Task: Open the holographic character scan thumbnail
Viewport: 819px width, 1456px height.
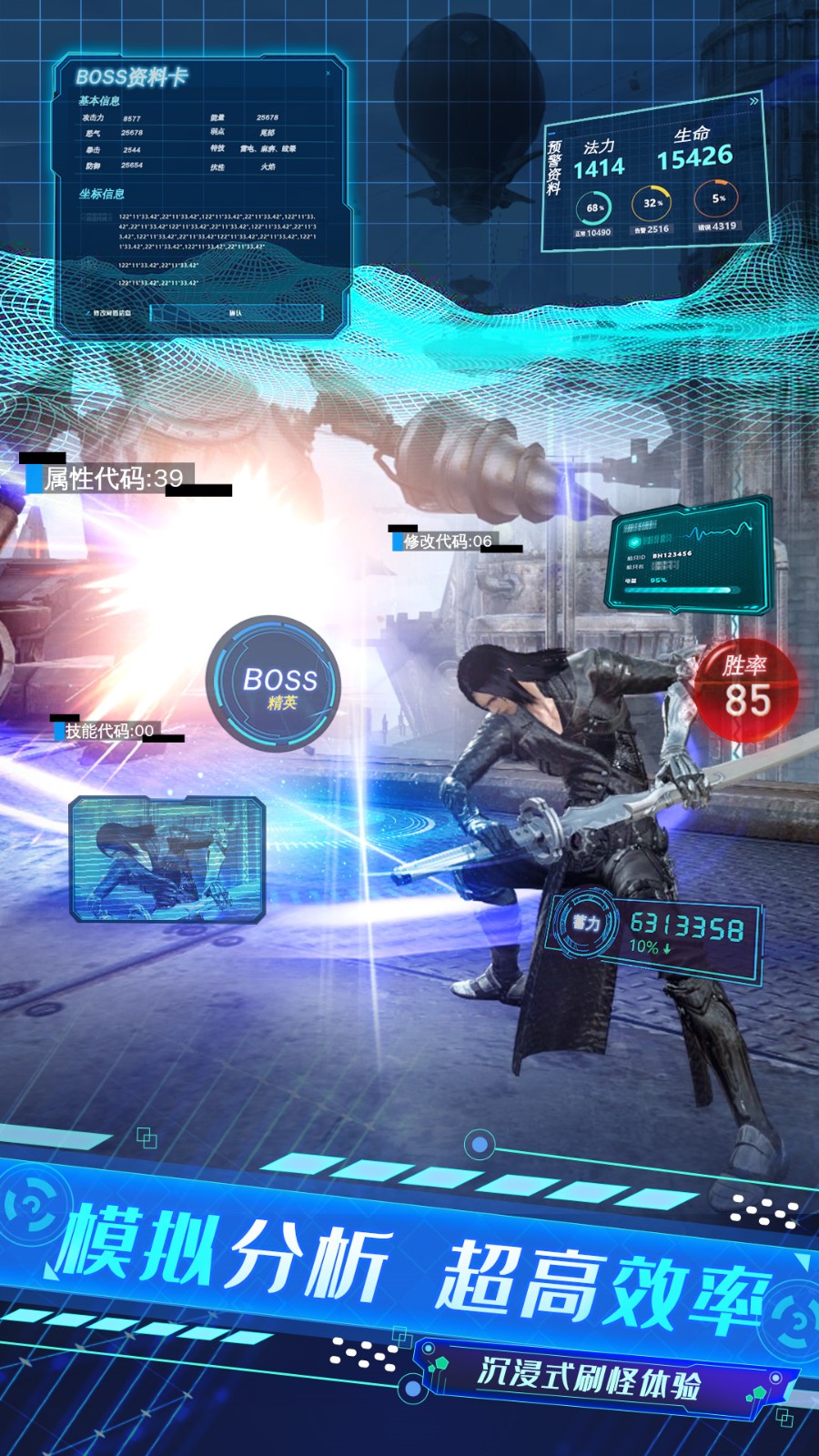Action: tap(167, 859)
